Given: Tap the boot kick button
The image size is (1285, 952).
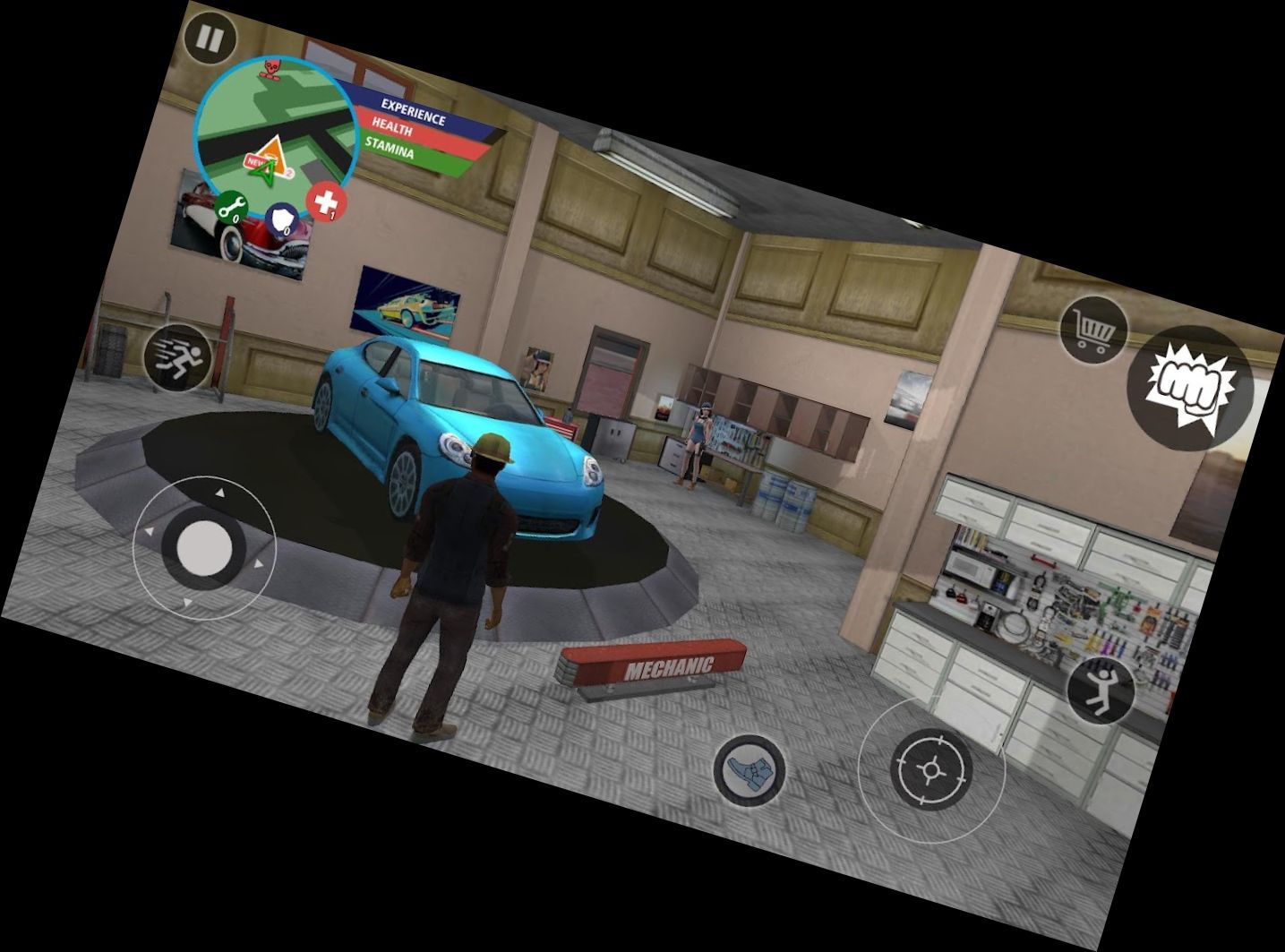Looking at the screenshot, I should [750, 769].
